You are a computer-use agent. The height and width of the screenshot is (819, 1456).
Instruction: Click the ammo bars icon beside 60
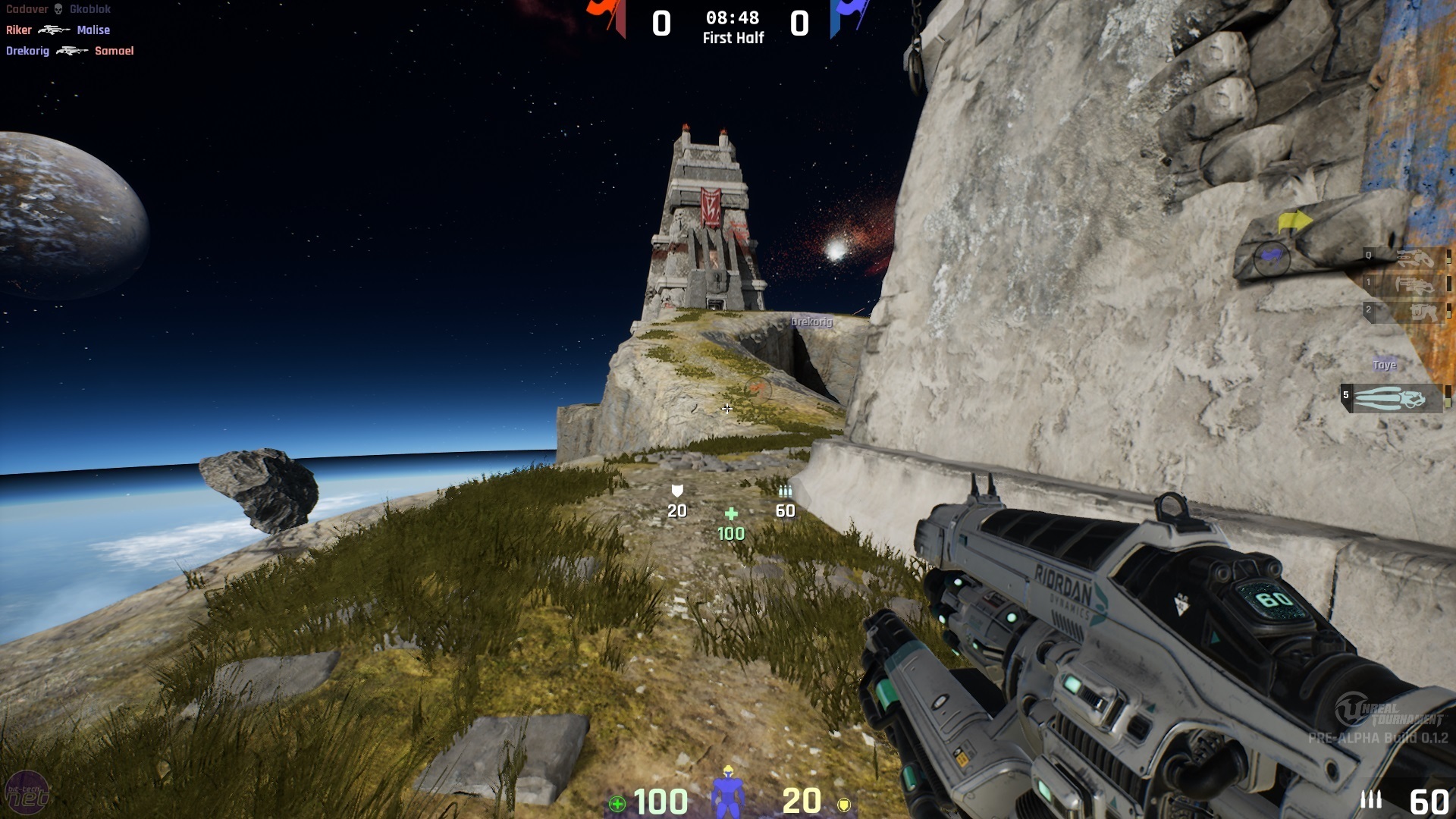[1370, 799]
